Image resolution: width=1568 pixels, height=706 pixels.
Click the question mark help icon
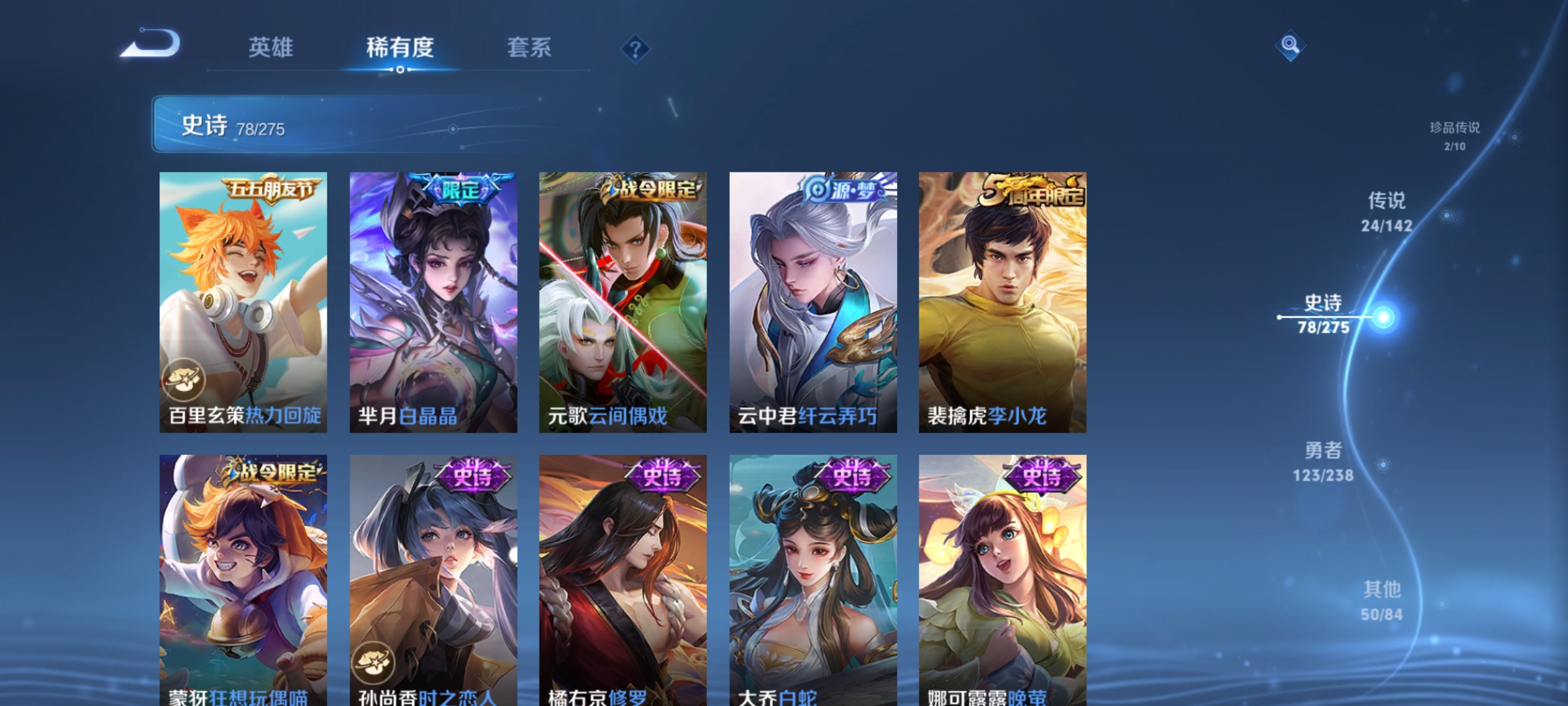tap(634, 48)
